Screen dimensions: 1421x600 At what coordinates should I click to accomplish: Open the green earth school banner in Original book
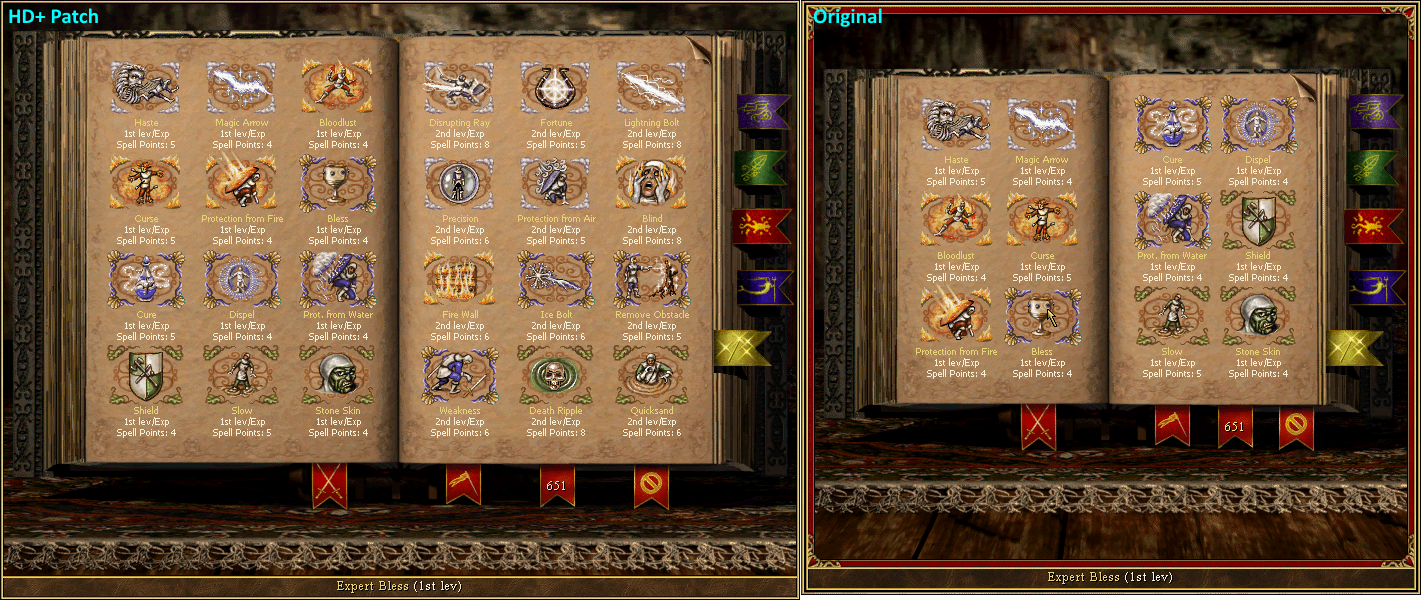[x=1375, y=168]
